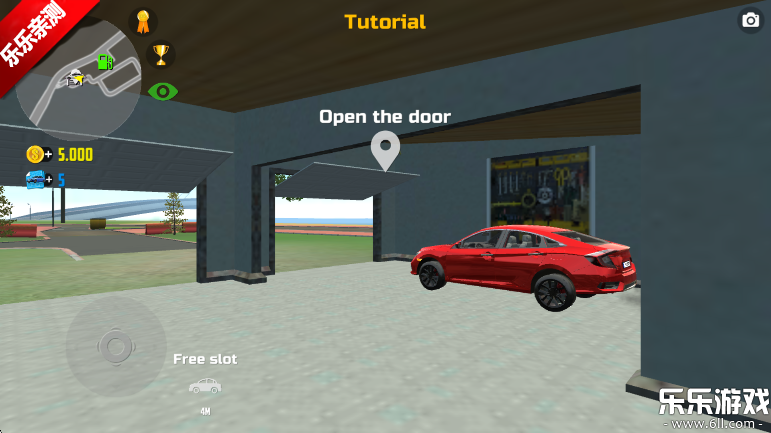The width and height of the screenshot is (771, 433).
Task: Tap the 'Open the door' waypoint pin
Action: point(385,151)
